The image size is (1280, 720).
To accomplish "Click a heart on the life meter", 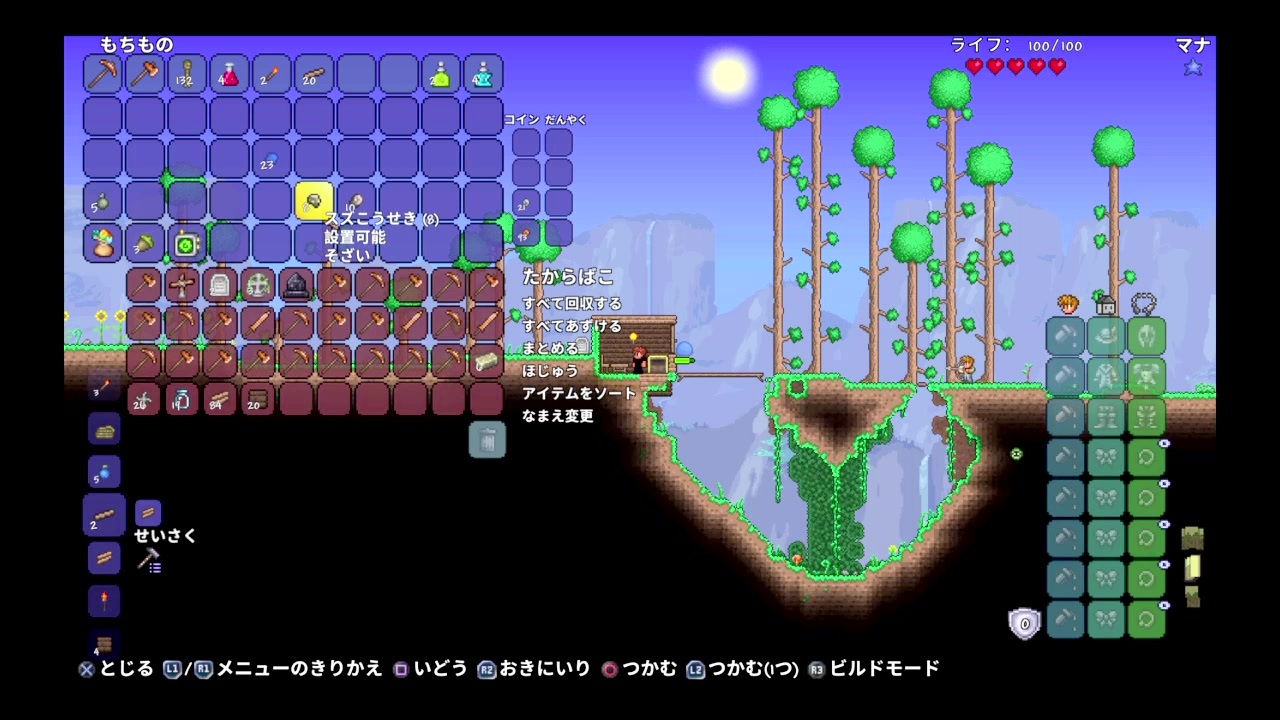I will [x=975, y=67].
